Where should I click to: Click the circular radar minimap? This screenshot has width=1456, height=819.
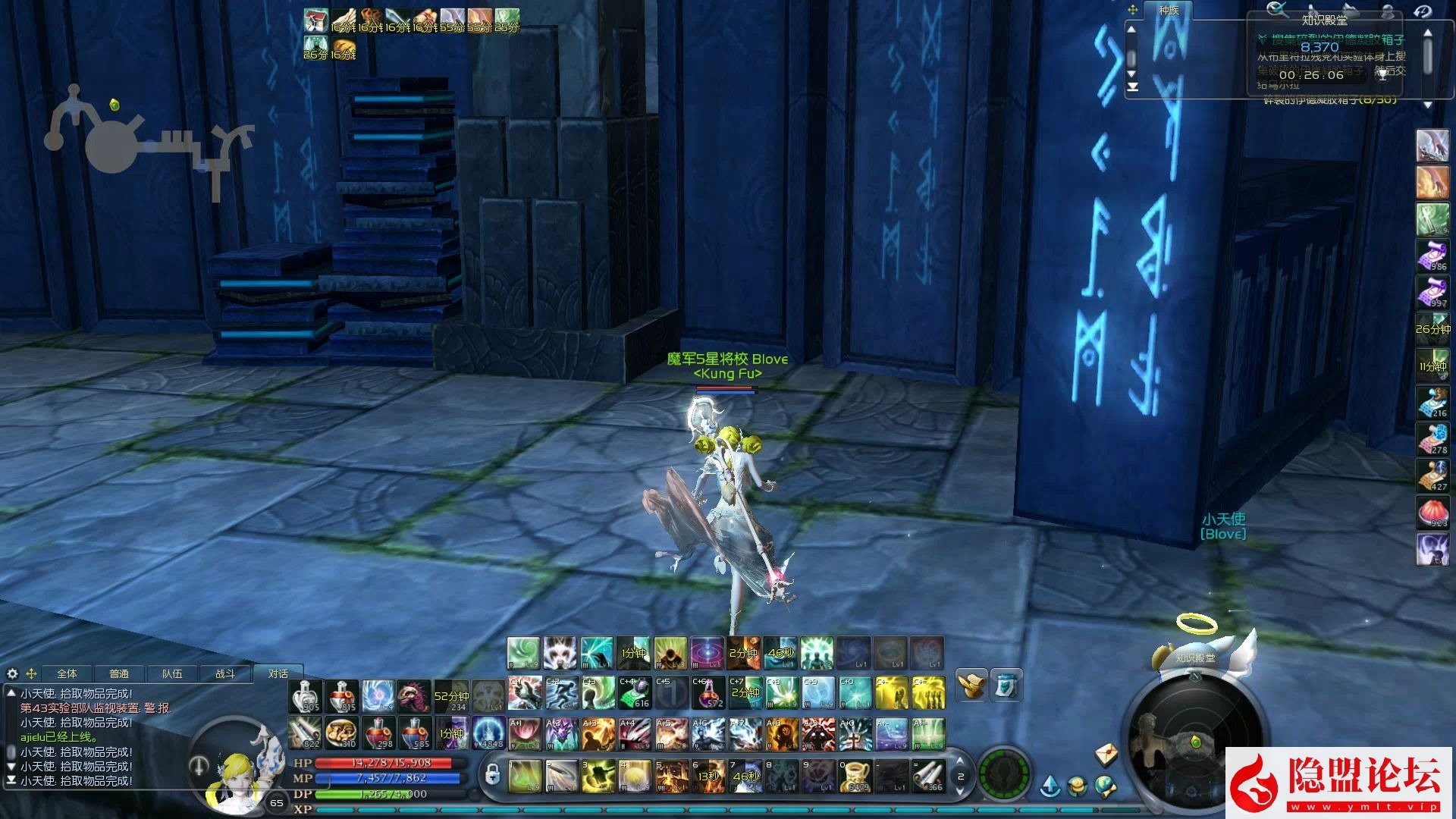pyautogui.click(x=1195, y=740)
